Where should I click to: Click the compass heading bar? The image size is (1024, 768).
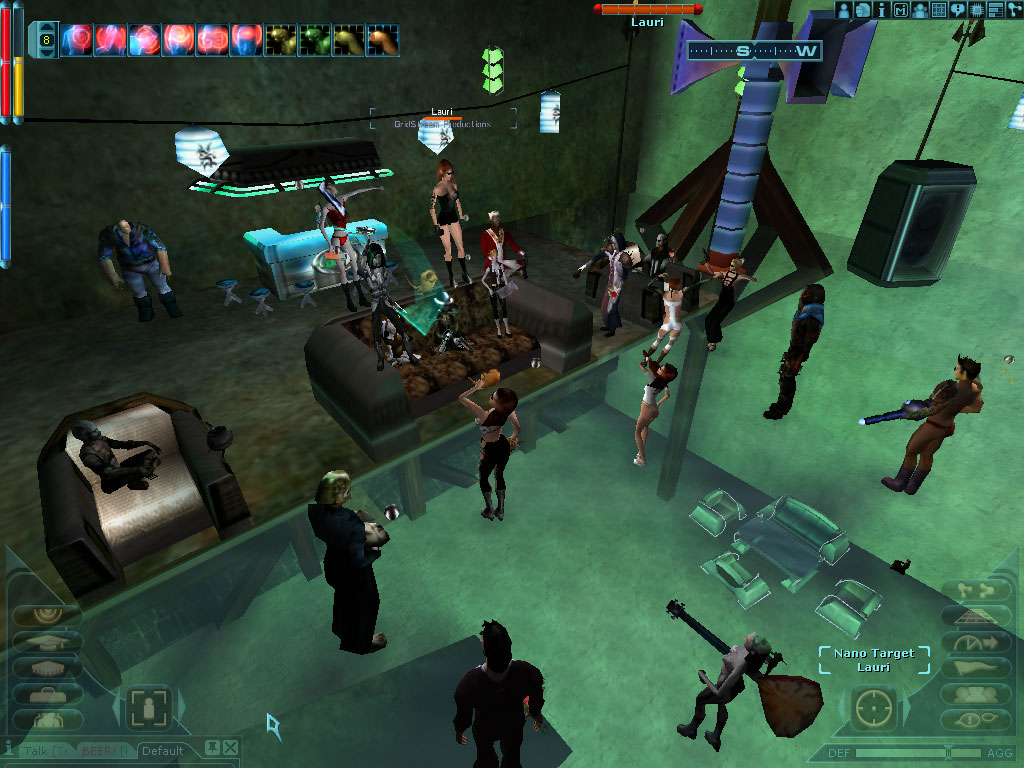click(754, 50)
